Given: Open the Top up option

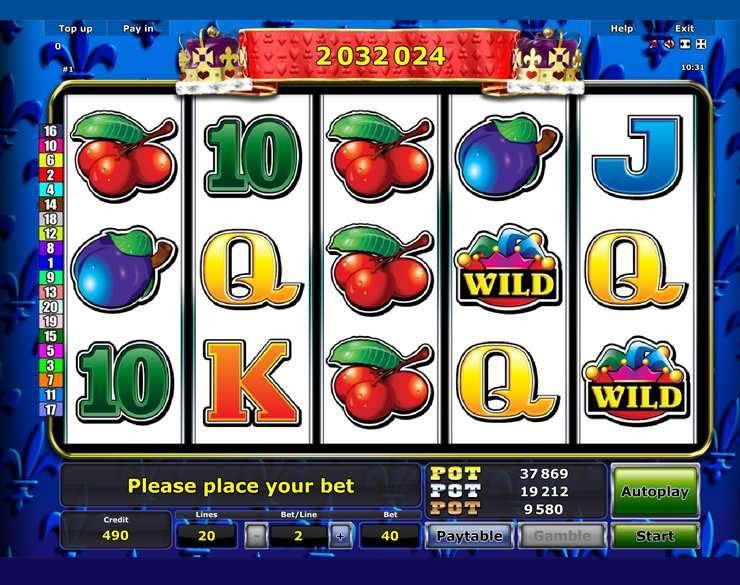Looking at the screenshot, I should pos(75,29).
